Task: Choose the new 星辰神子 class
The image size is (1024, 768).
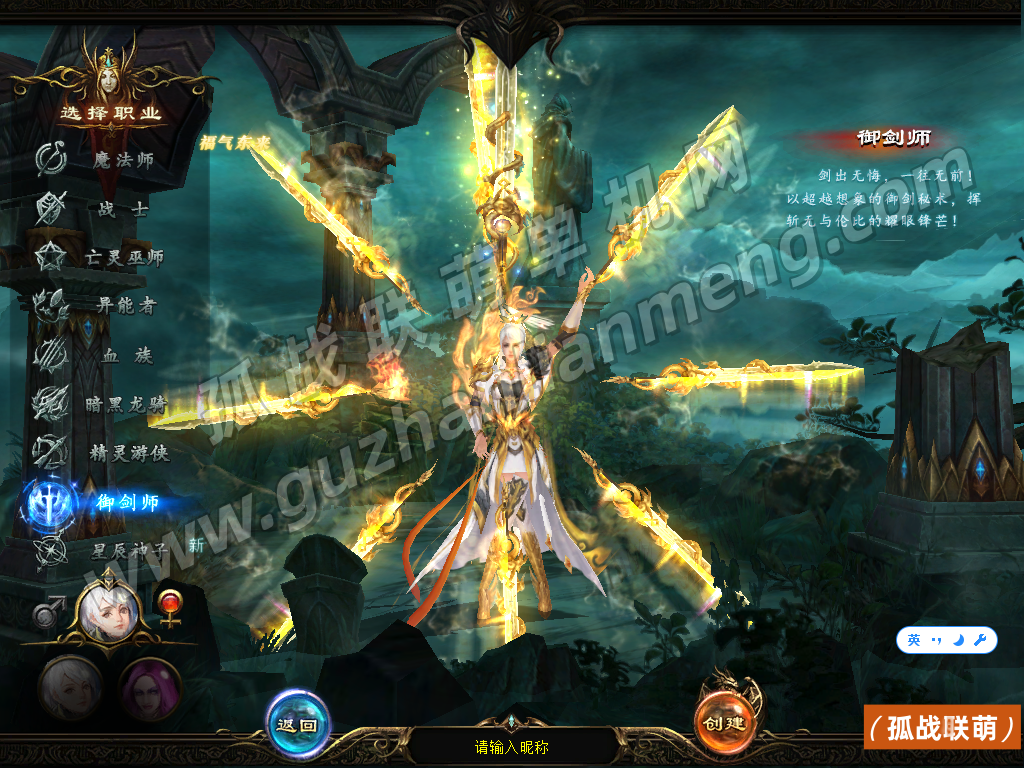Action: [x=127, y=549]
